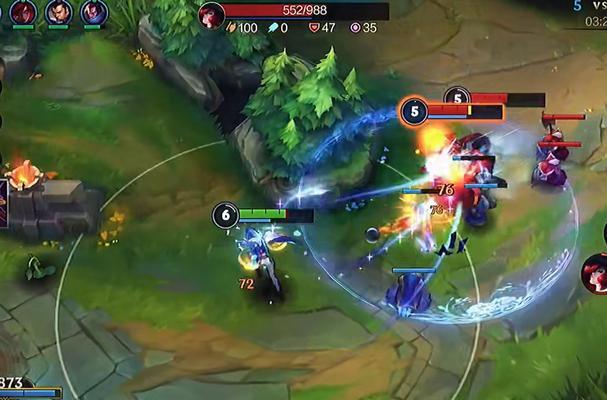The width and height of the screenshot is (607, 400).
Task: Select the red-haired teammate portrait
Action: tap(22, 12)
